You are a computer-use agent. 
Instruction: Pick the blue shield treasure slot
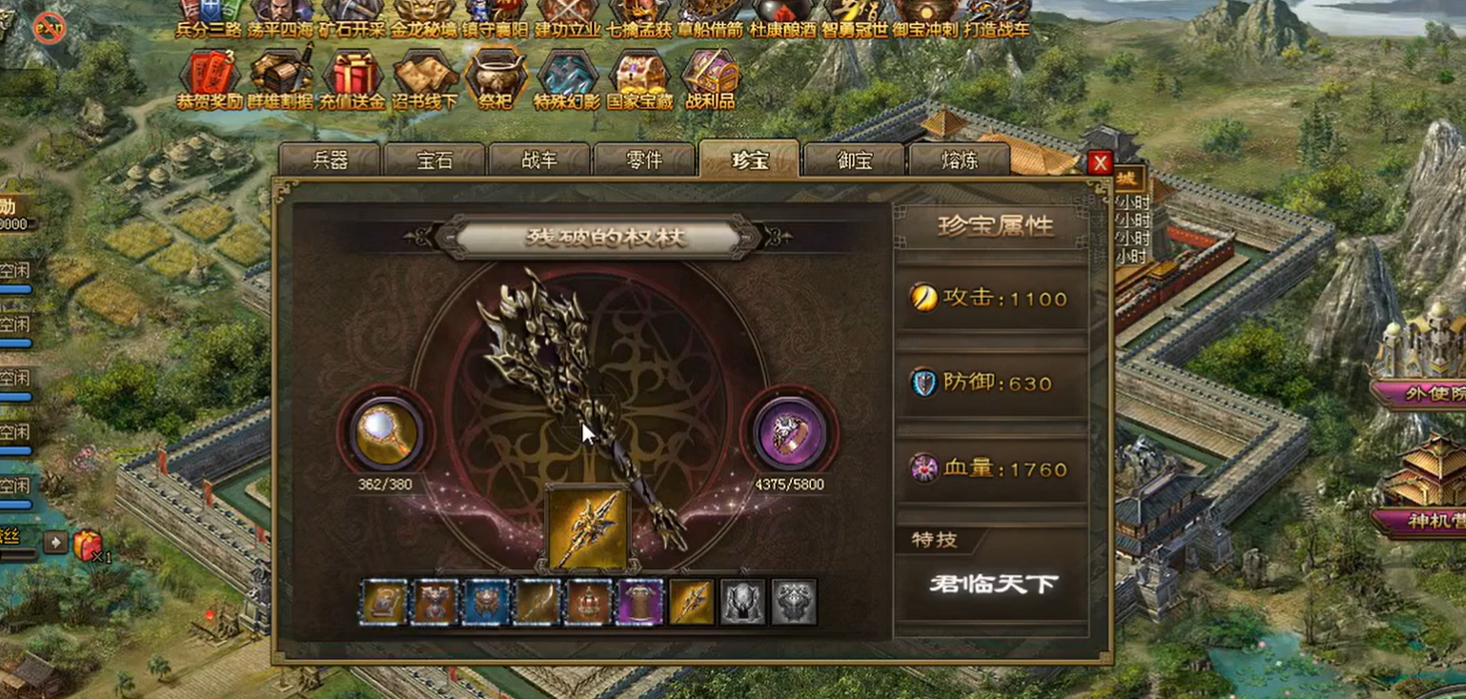486,603
